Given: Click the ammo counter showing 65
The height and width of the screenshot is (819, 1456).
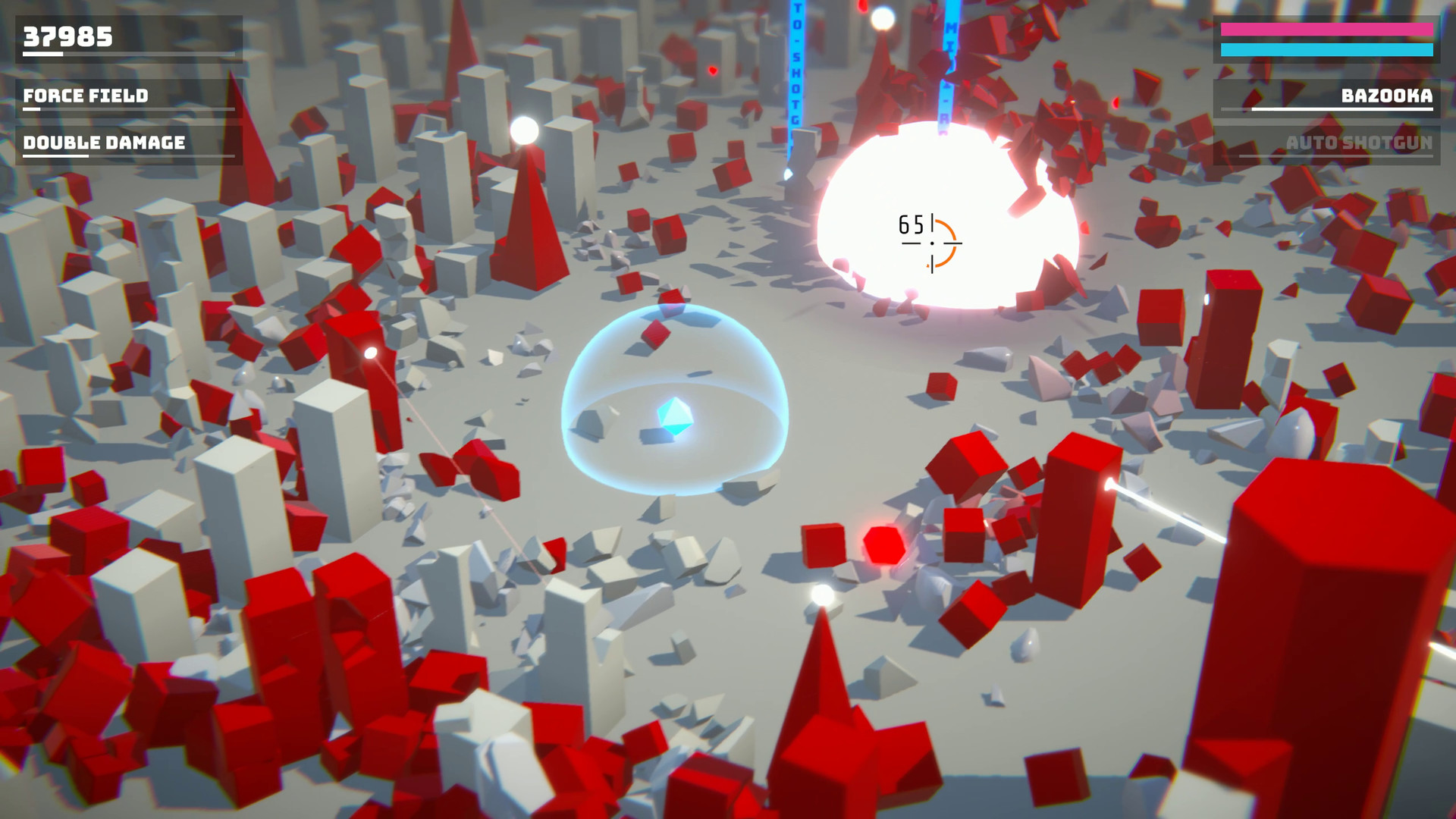Looking at the screenshot, I should (910, 224).
